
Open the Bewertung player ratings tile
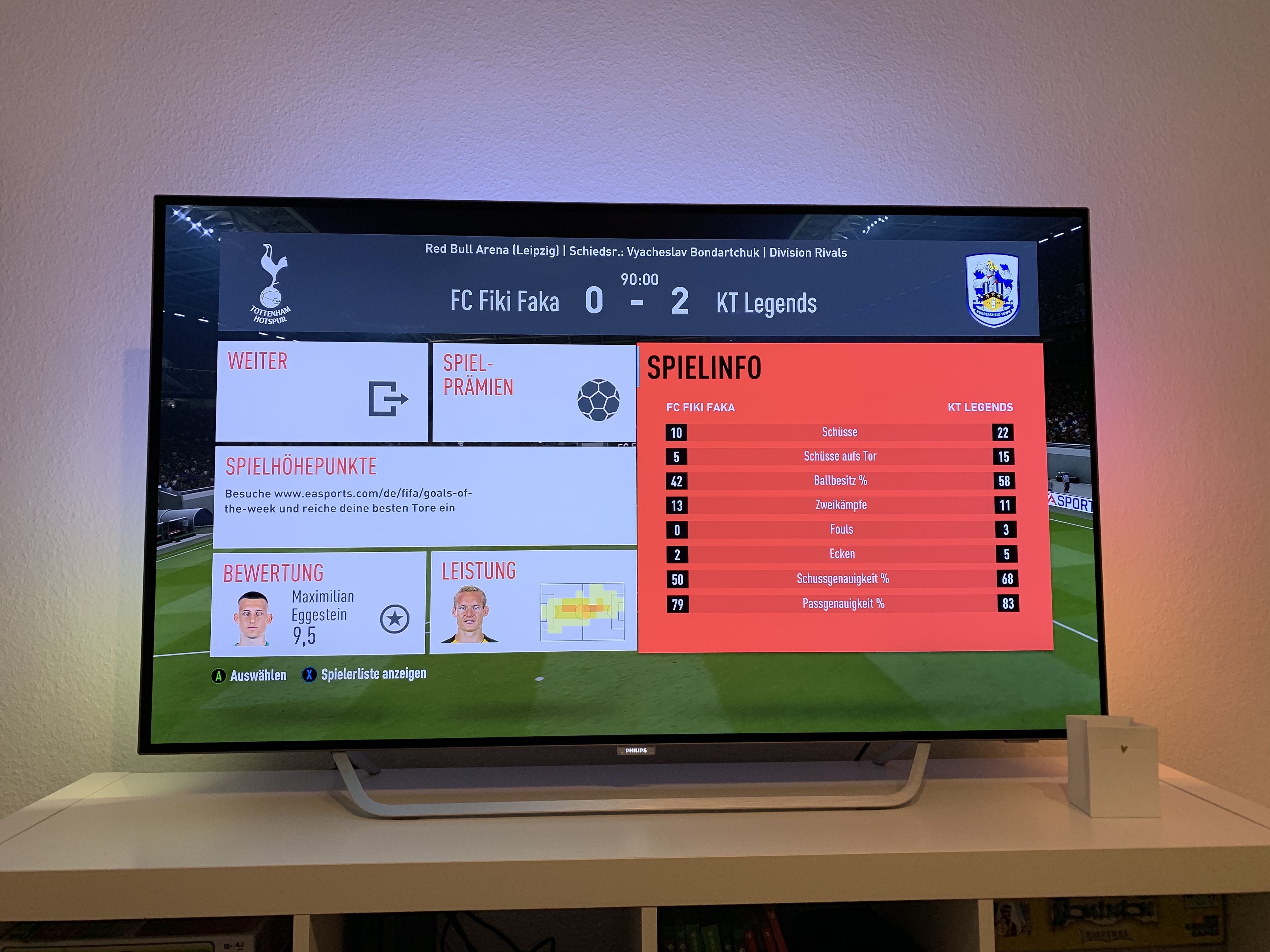click(x=319, y=604)
